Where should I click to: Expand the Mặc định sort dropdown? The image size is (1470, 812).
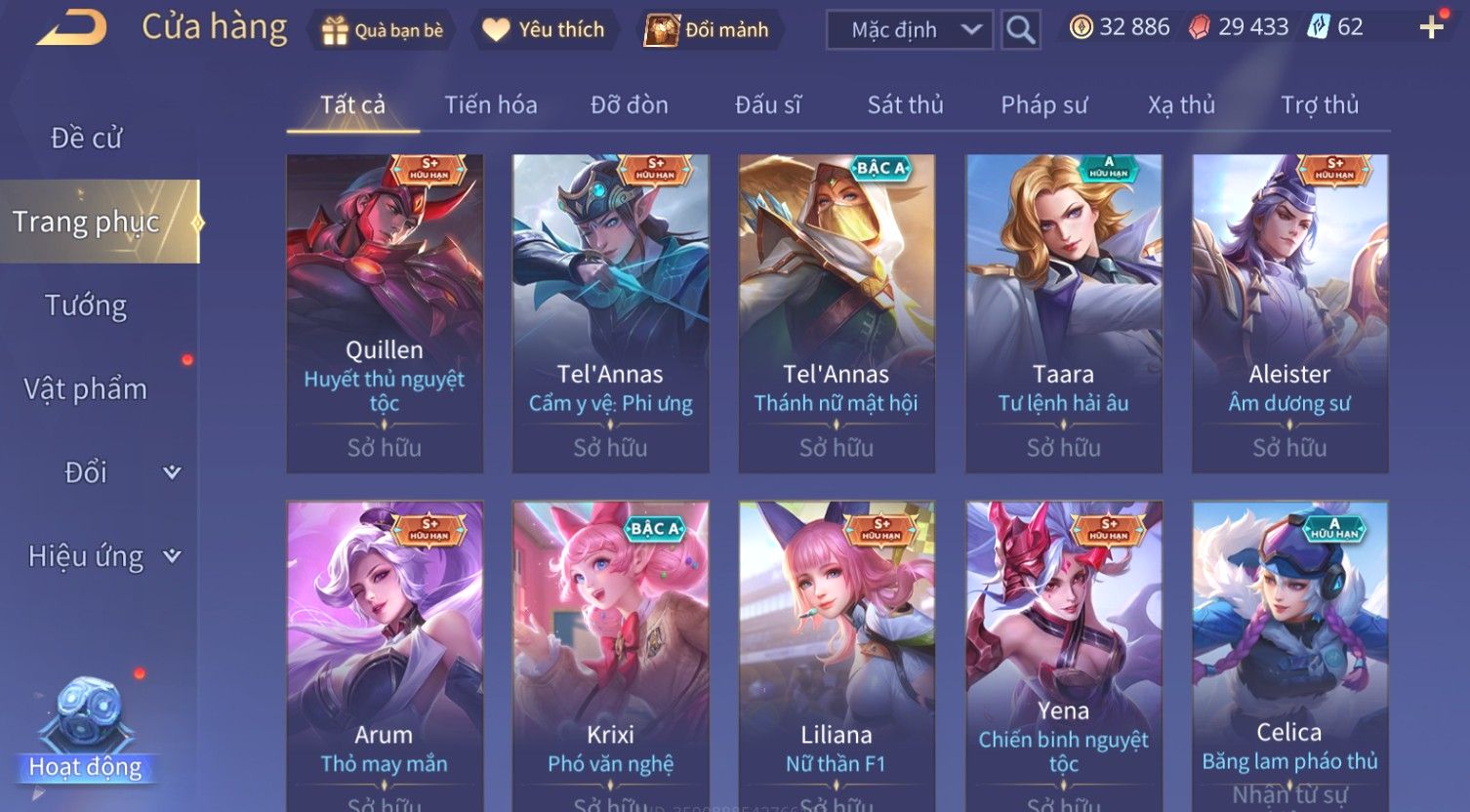[909, 30]
